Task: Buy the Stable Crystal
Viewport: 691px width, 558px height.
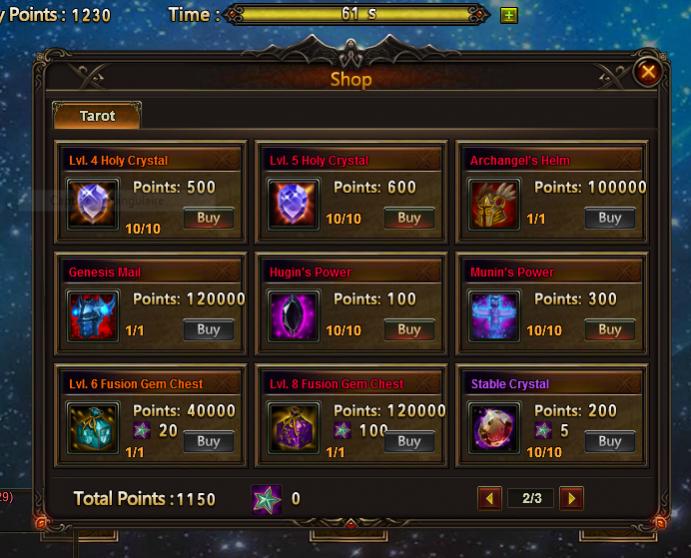Action: tap(609, 441)
